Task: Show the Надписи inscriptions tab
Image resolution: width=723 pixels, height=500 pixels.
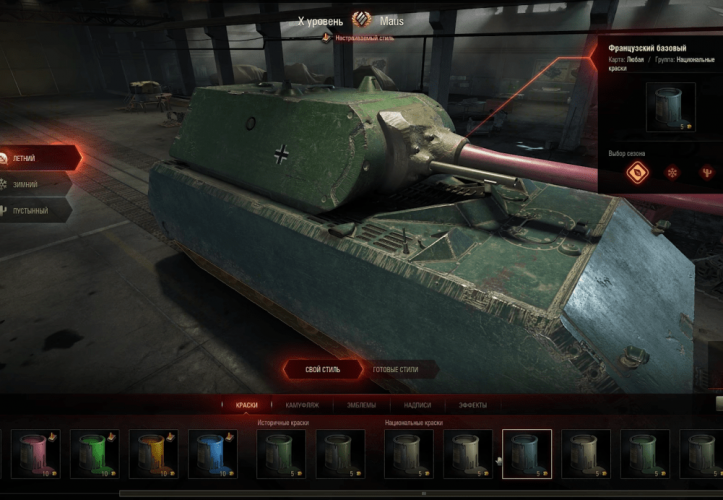Action: click(x=417, y=405)
